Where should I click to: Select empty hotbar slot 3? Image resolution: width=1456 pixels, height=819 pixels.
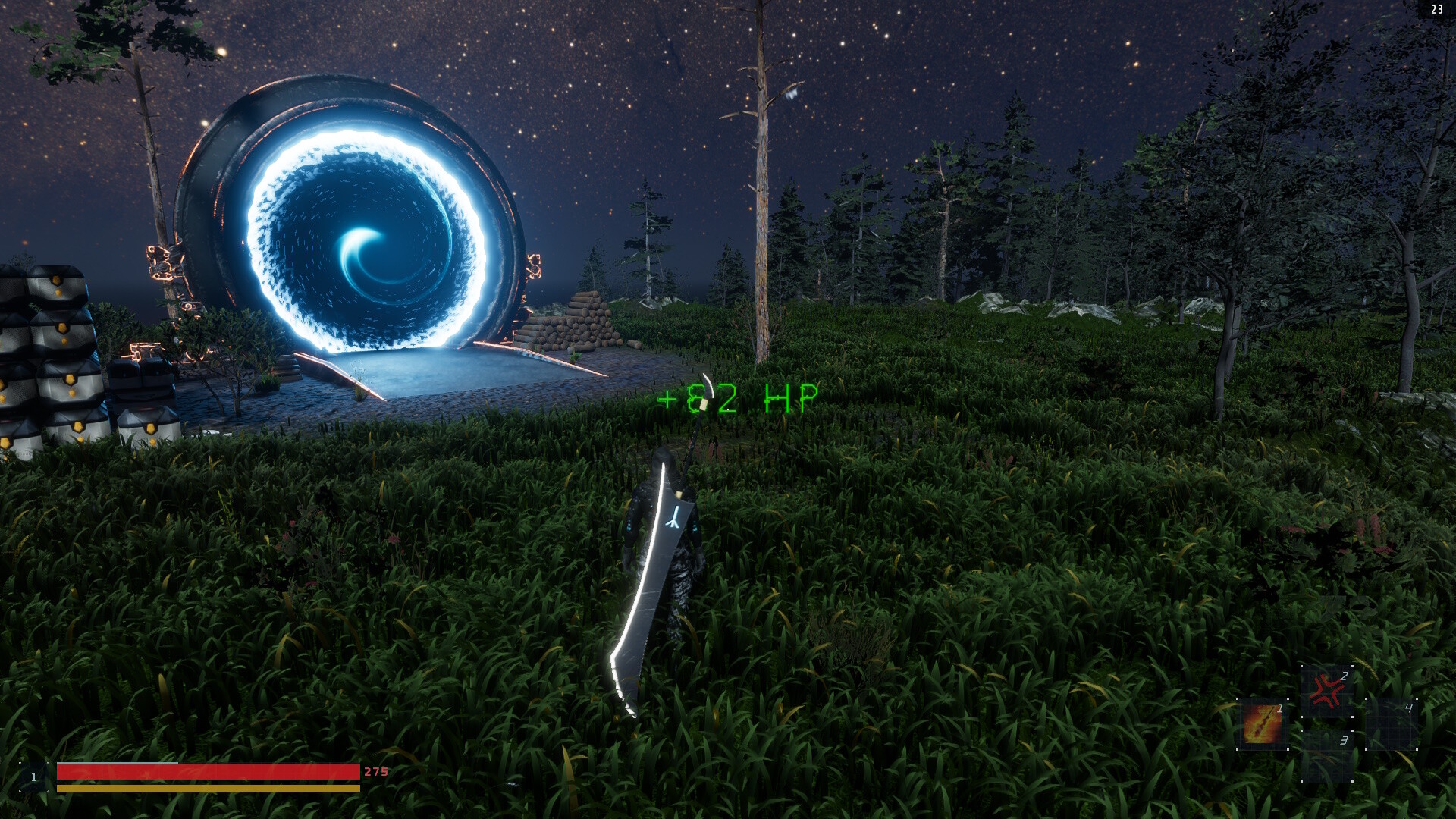pyautogui.click(x=1329, y=757)
